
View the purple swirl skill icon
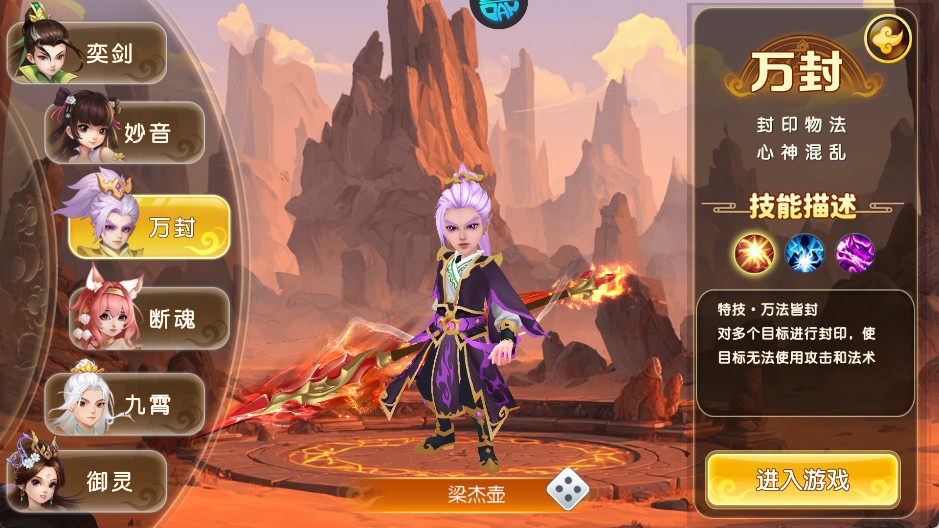click(x=854, y=253)
